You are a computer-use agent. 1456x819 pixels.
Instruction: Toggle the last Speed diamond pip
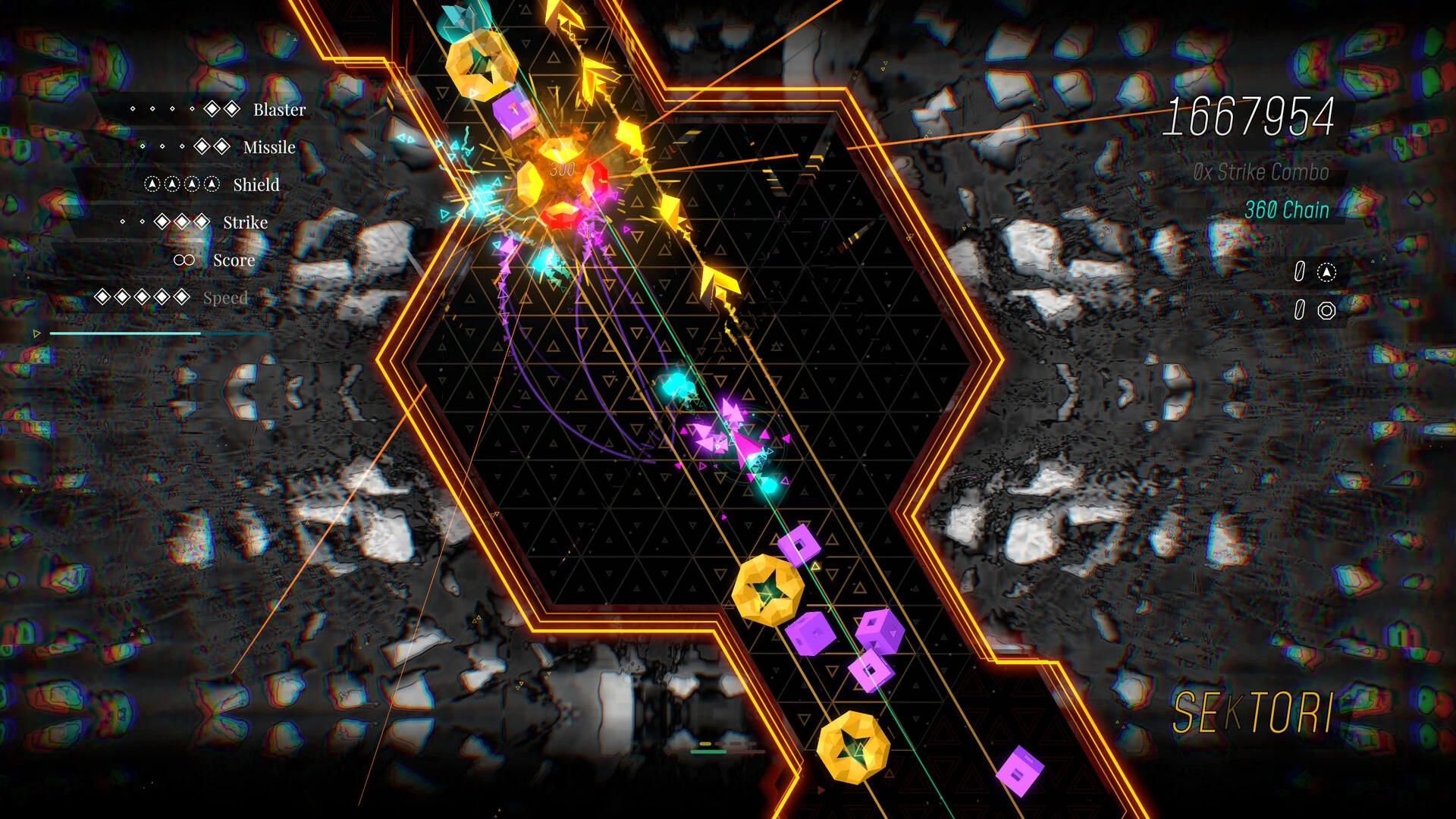tap(180, 297)
